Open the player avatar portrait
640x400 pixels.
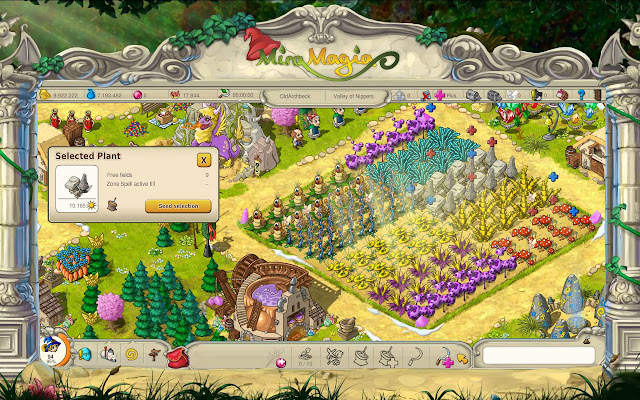(50, 350)
